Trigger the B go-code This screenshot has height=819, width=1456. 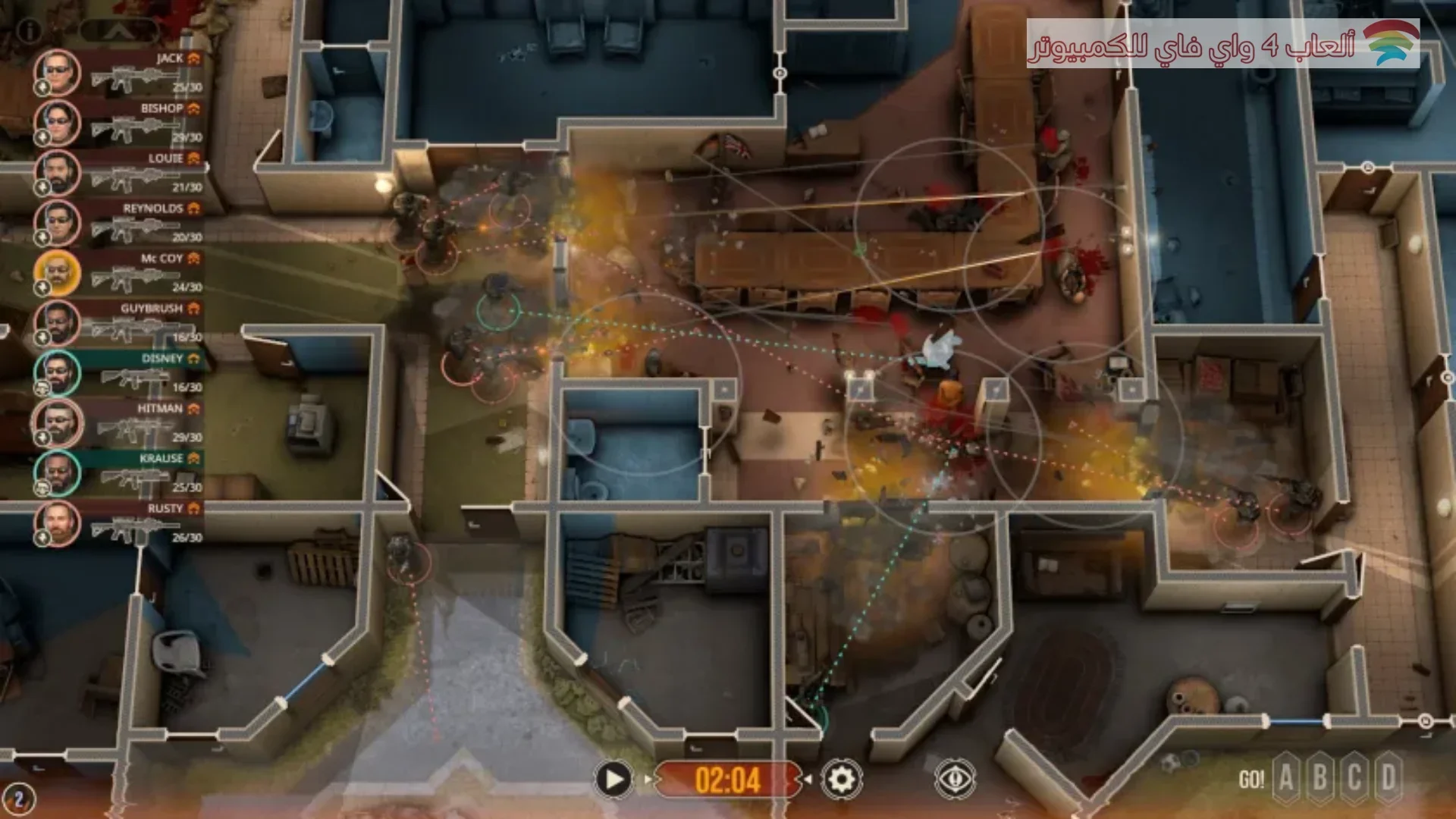tap(1320, 778)
